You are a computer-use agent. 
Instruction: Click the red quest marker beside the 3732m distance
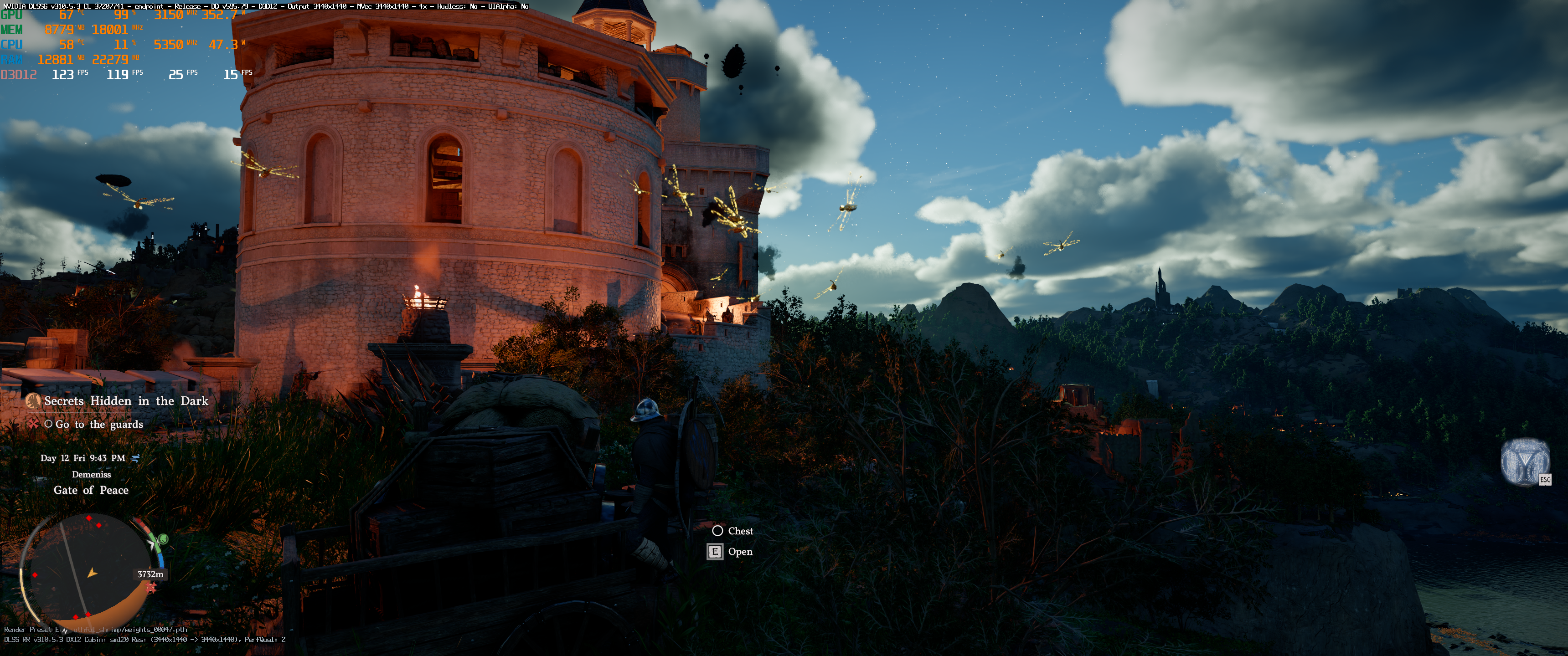coord(151,587)
